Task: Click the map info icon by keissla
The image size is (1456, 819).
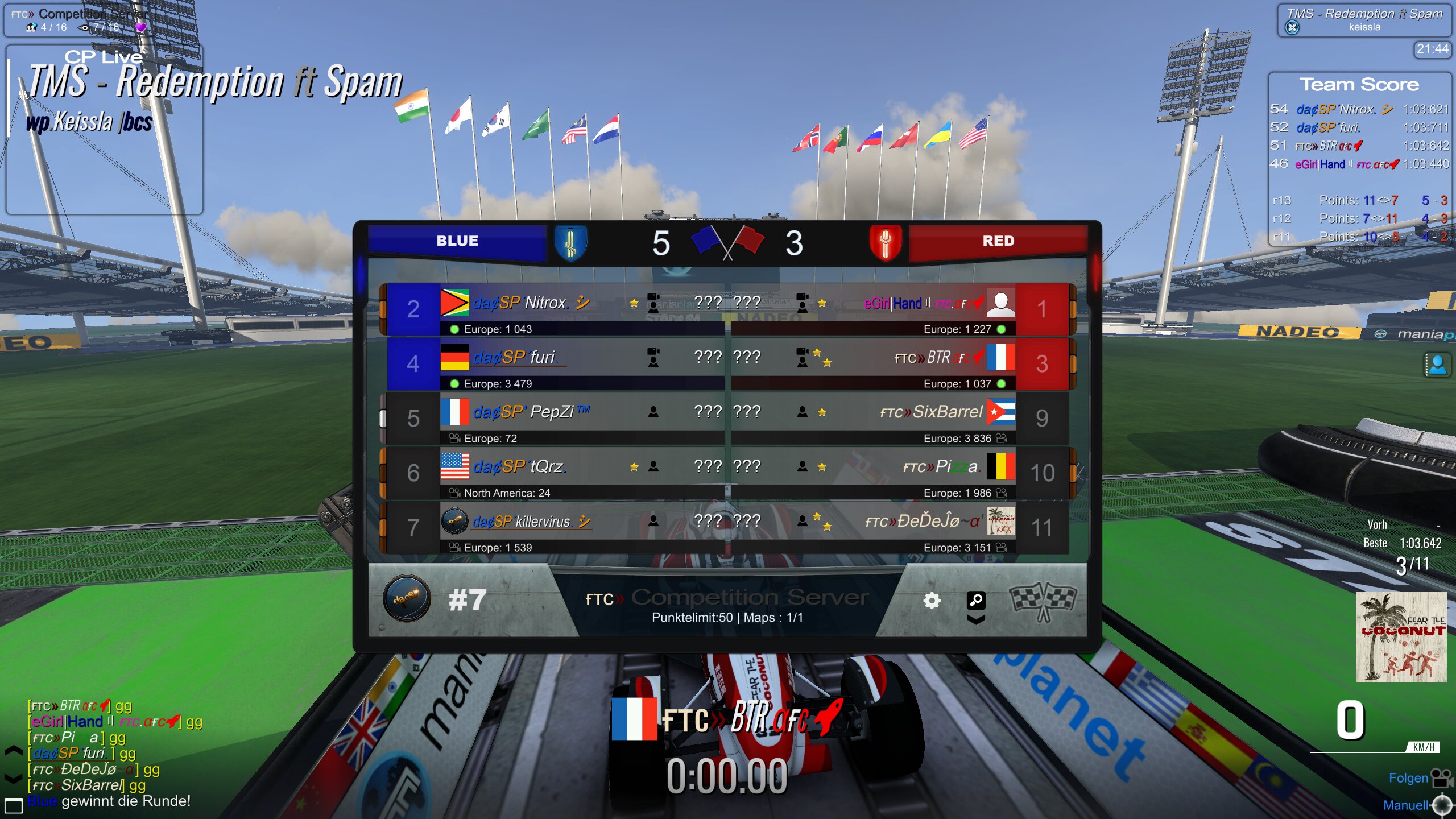Action: point(1292,27)
